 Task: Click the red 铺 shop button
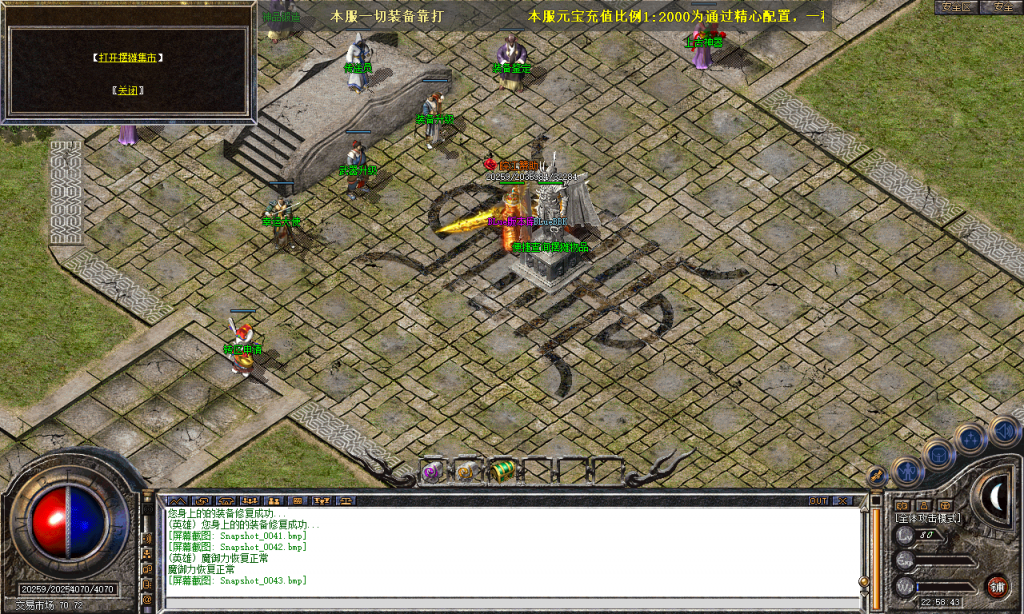(x=996, y=586)
